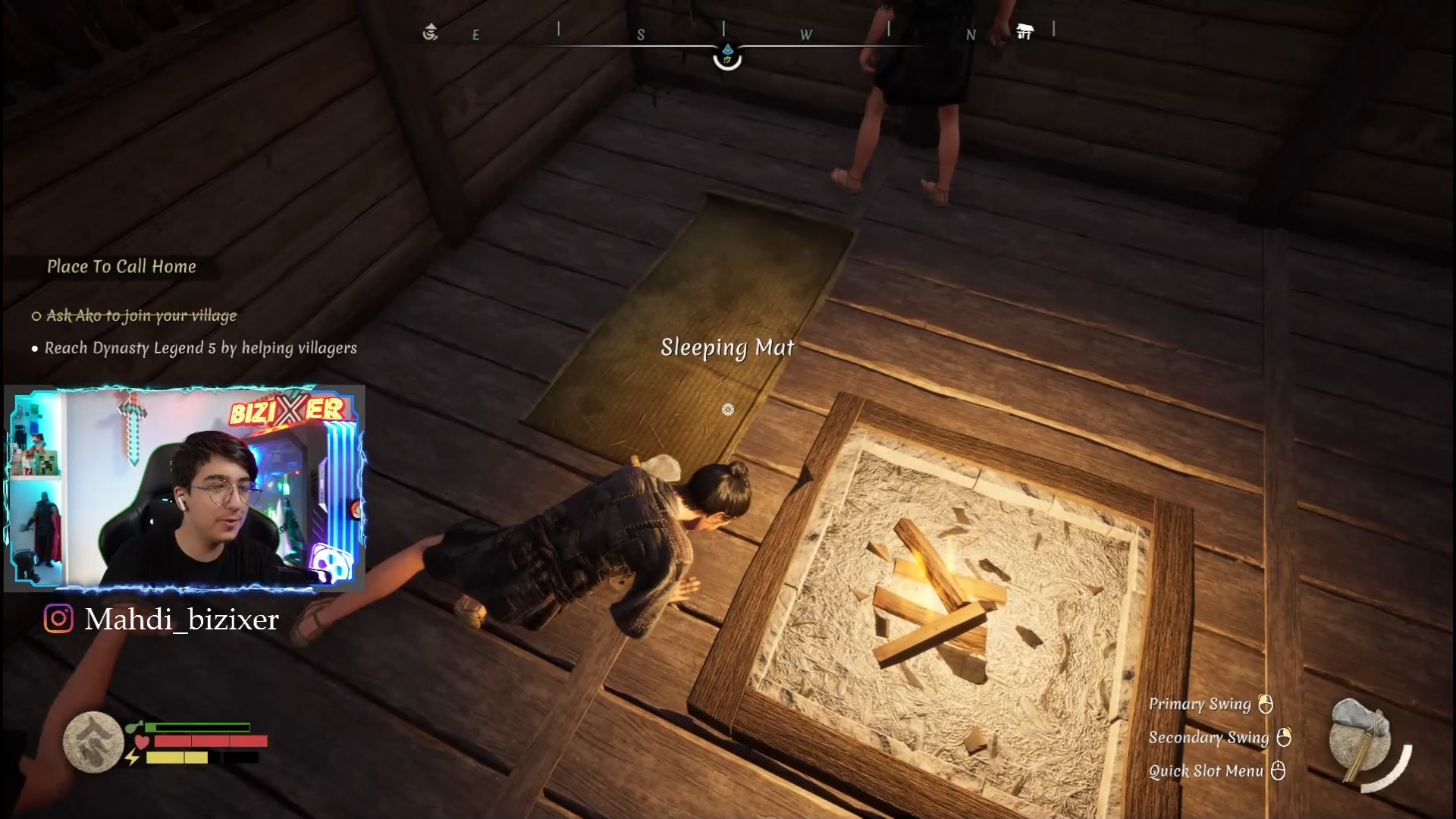Click the streamer webcam overlay
Screen dimensions: 1456x819
(184, 488)
